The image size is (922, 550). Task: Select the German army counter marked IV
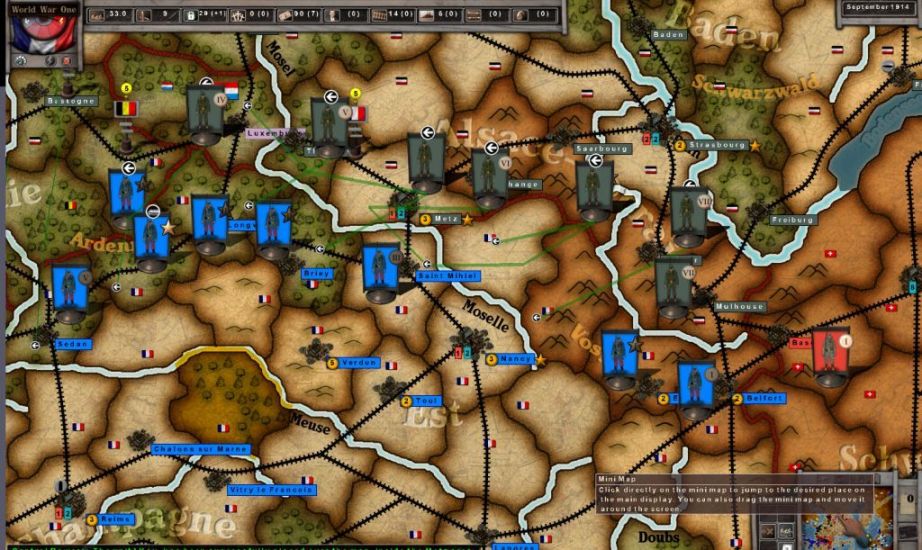click(x=207, y=114)
